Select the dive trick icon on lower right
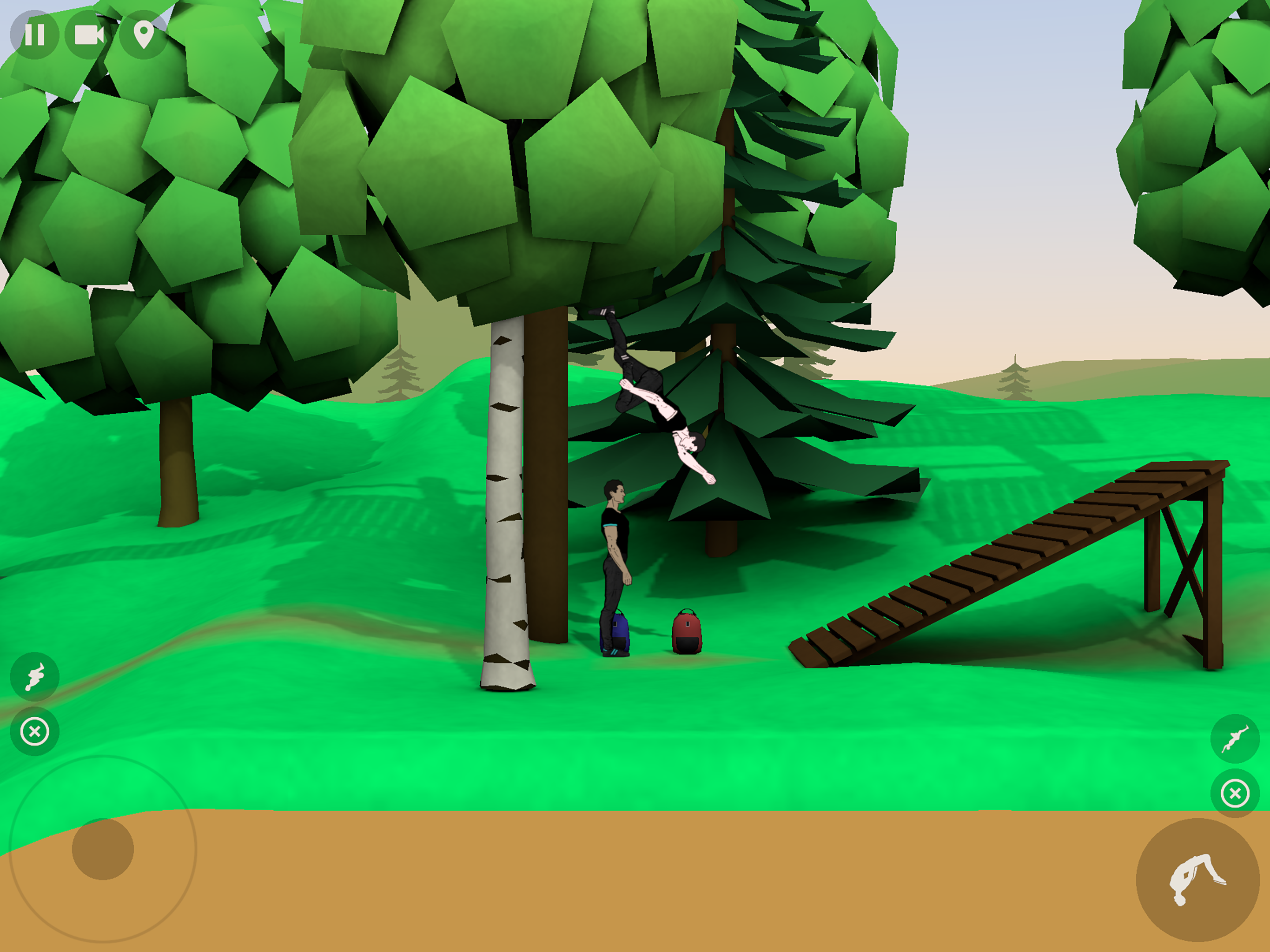 click(1235, 739)
